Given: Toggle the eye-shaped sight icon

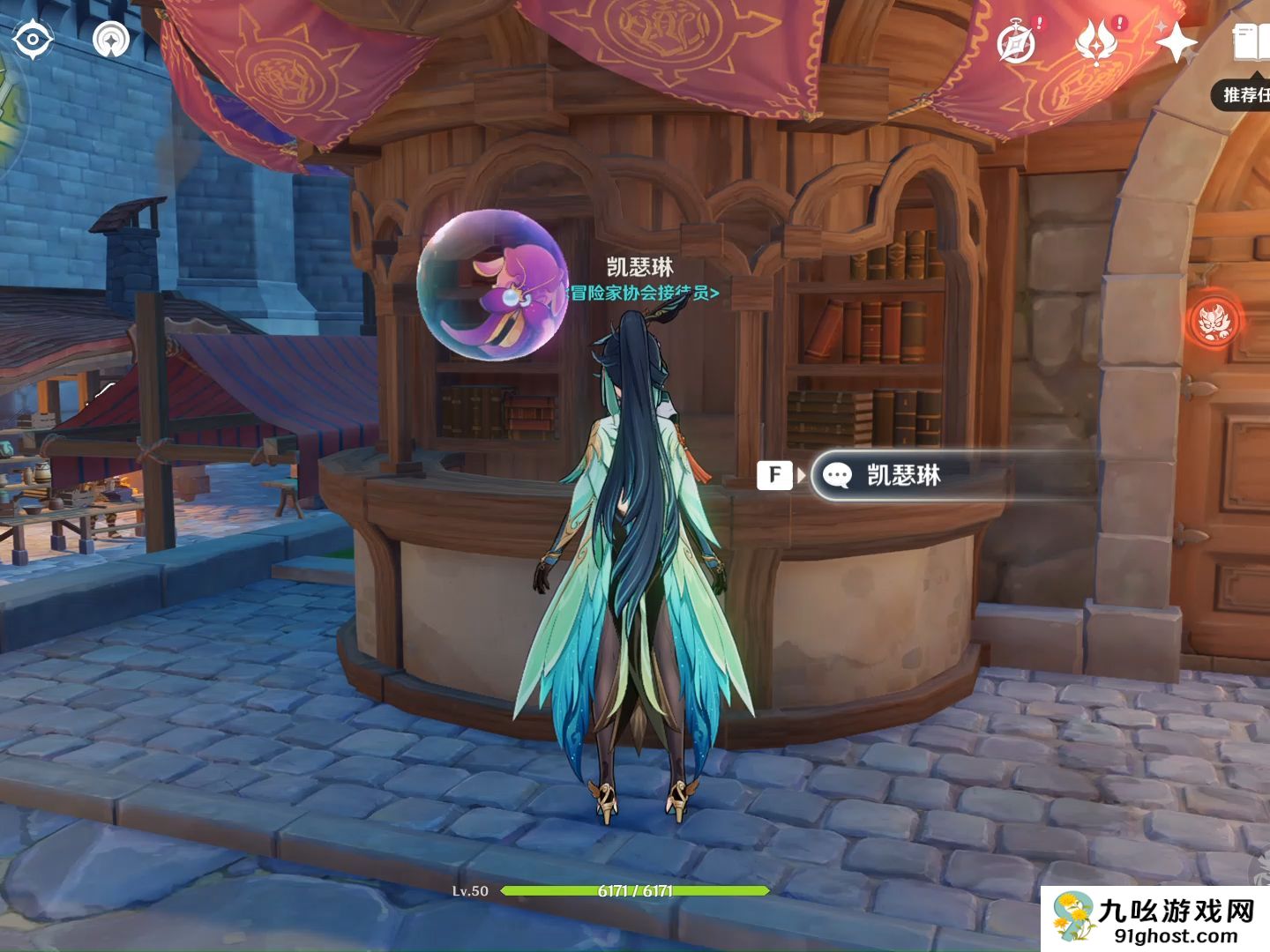Looking at the screenshot, I should (33, 39).
